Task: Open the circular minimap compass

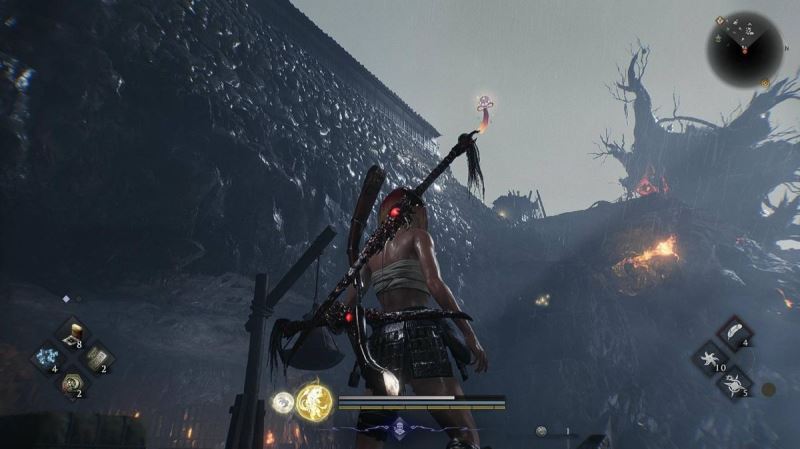Action: tap(744, 46)
